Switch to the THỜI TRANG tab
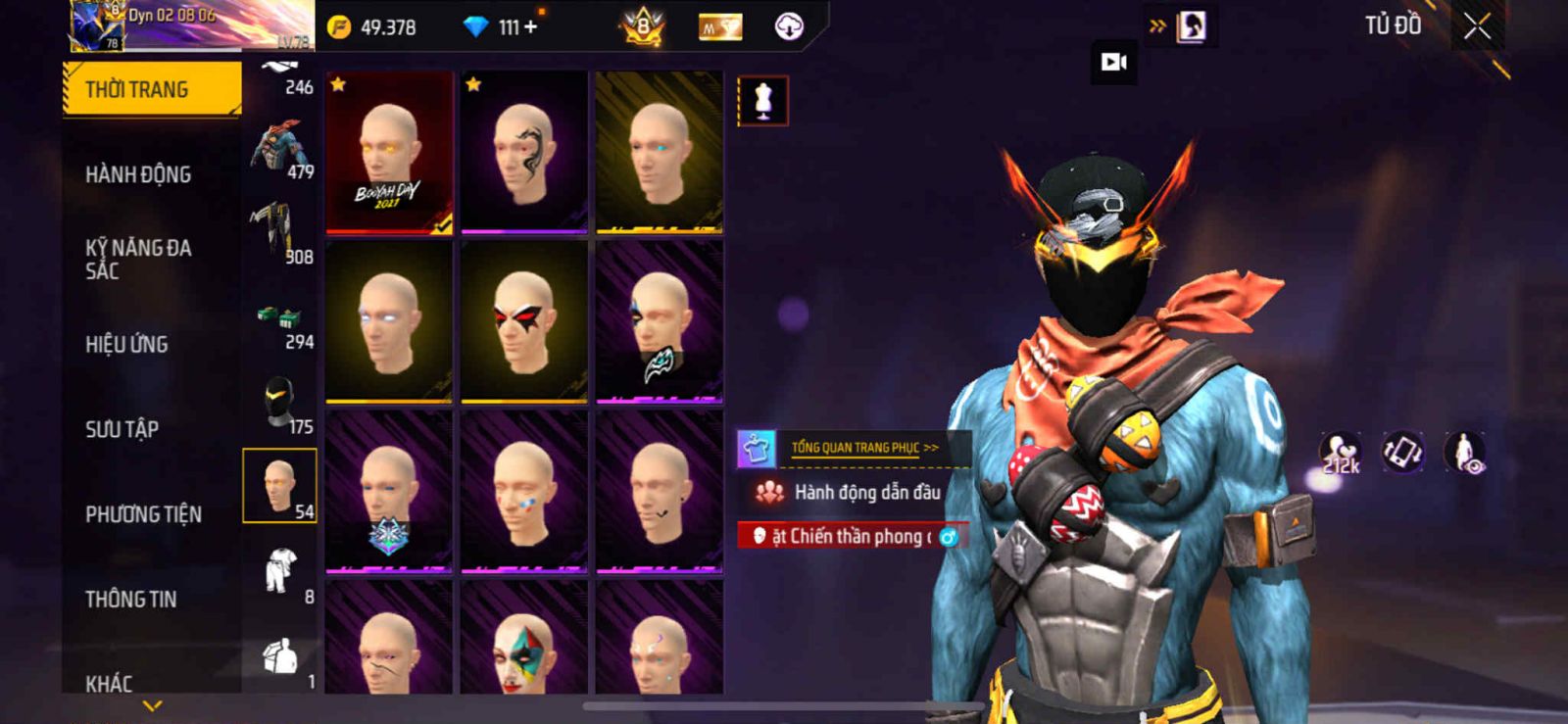1568x724 pixels. tap(151, 89)
